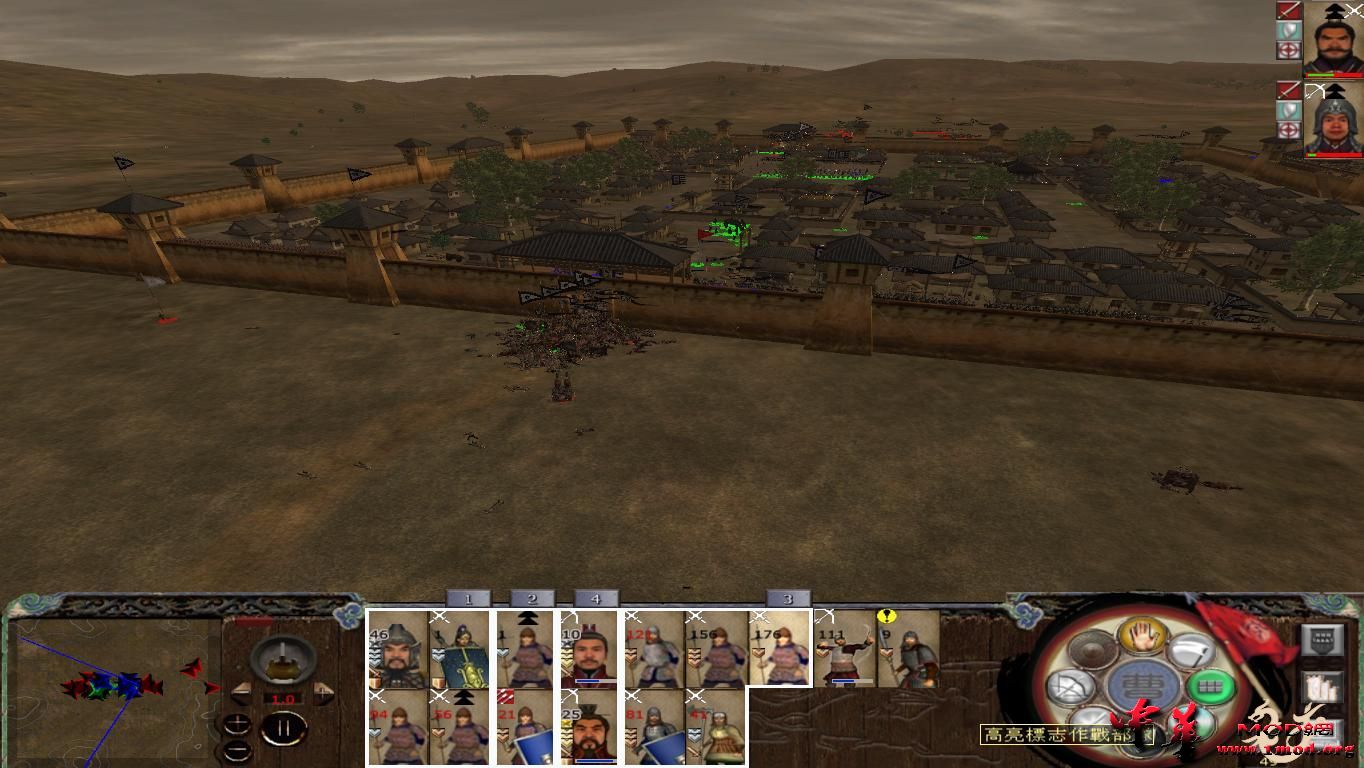Toggle pause on the battle pause button

coord(285,727)
